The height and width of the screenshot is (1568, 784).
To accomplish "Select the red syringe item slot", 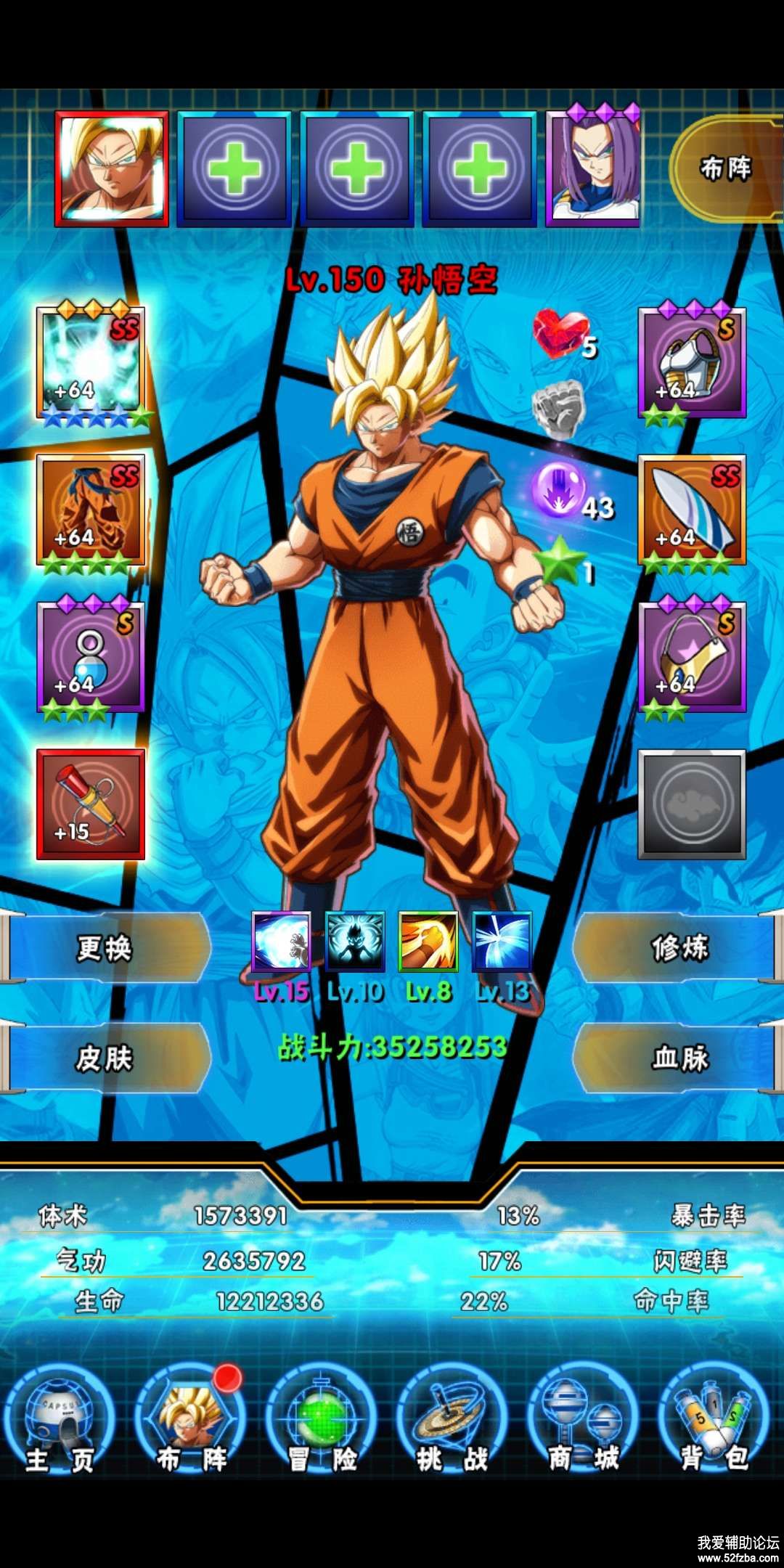I will (x=91, y=804).
